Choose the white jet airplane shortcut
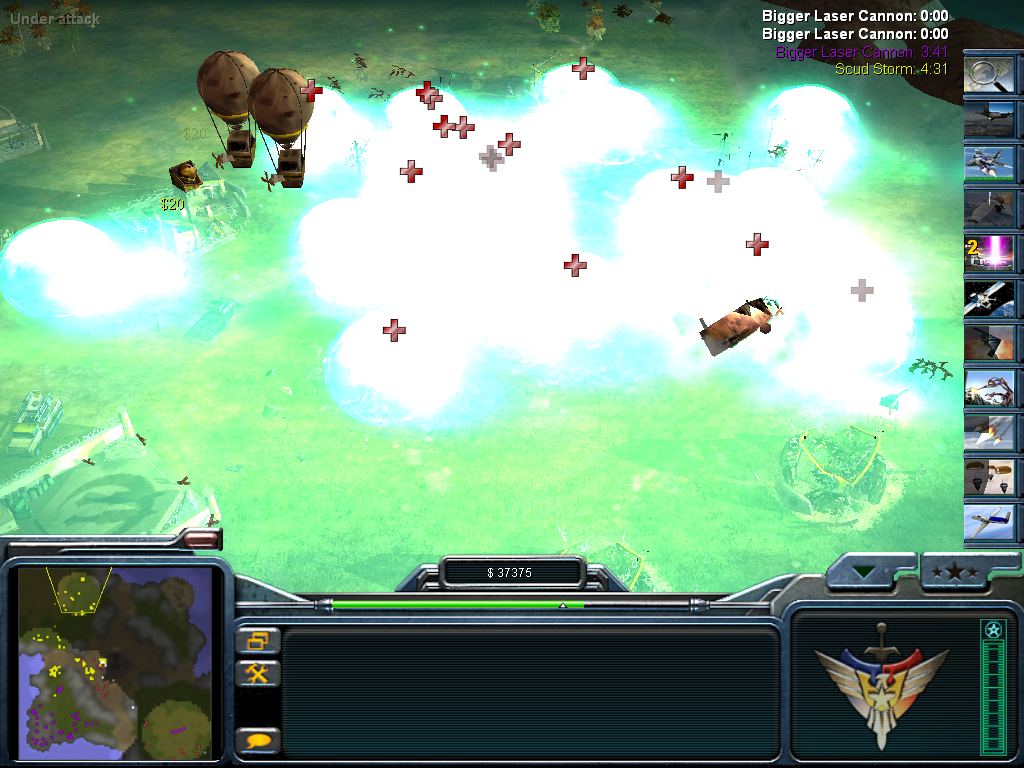1024x768 pixels. point(989,522)
